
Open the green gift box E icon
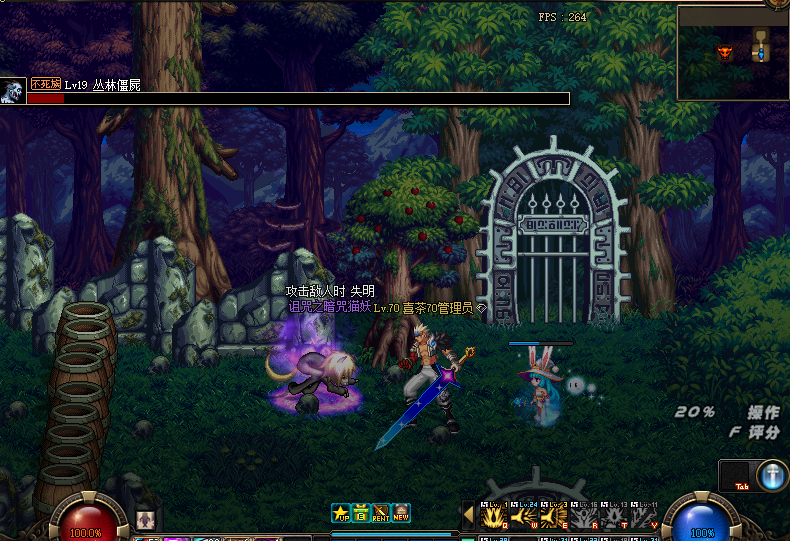click(361, 513)
